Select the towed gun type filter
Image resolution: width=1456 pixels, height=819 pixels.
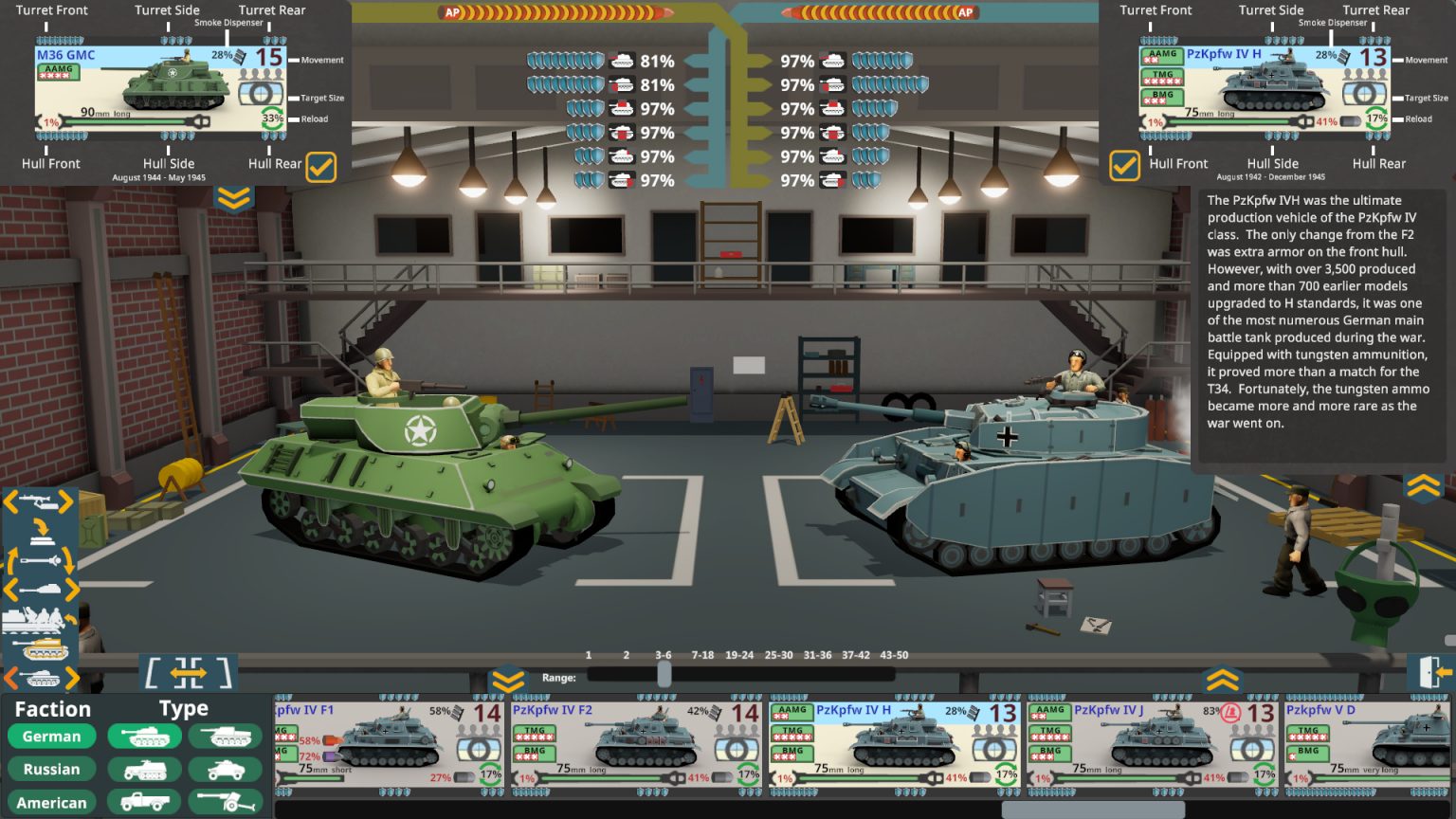tap(225, 802)
